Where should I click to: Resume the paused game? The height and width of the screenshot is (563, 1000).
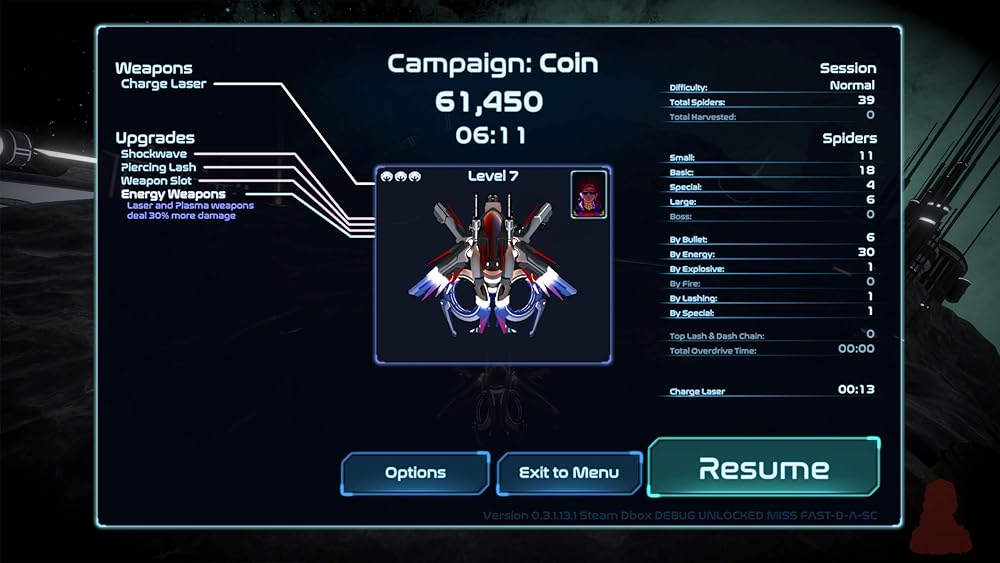click(764, 468)
